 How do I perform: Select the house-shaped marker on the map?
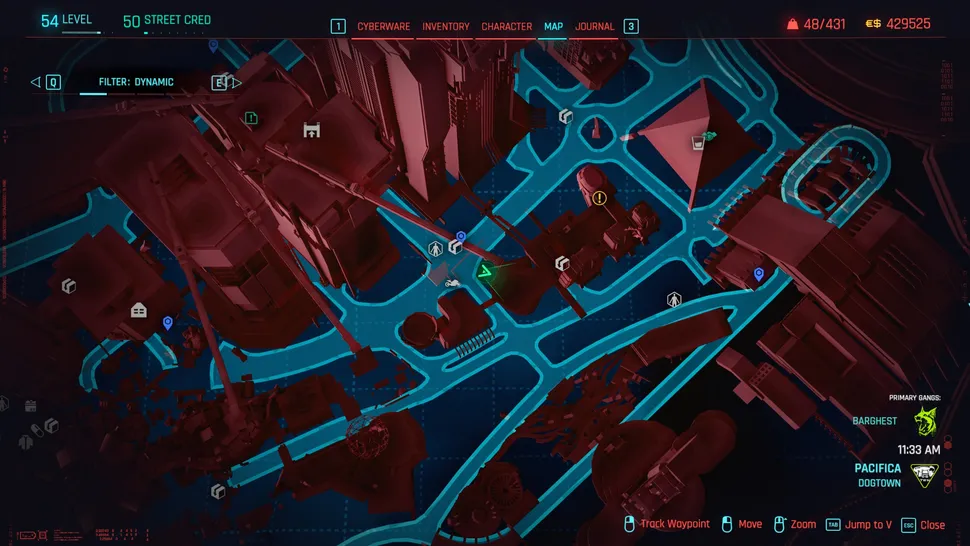tap(139, 310)
